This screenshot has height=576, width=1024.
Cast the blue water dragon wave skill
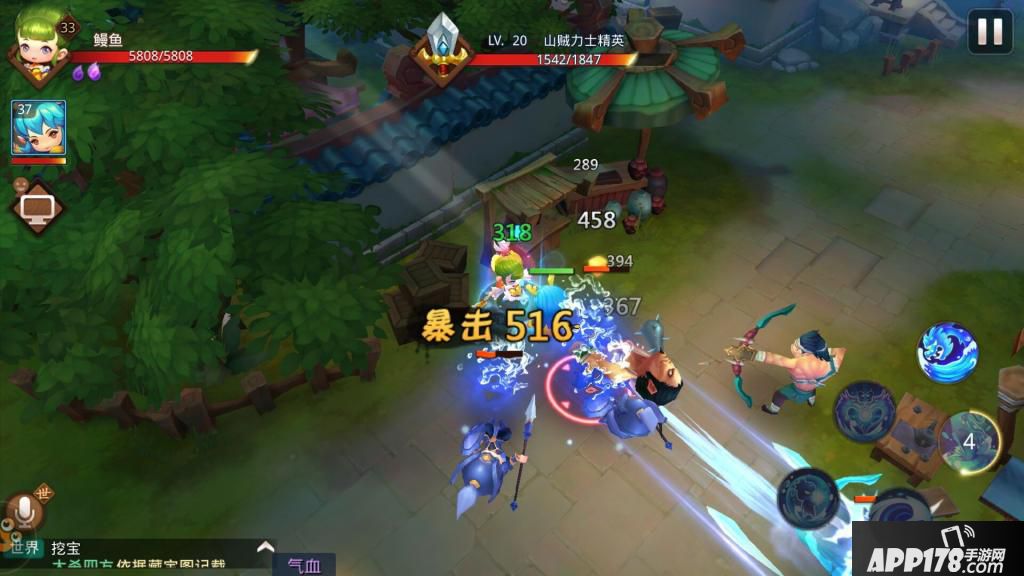[947, 352]
